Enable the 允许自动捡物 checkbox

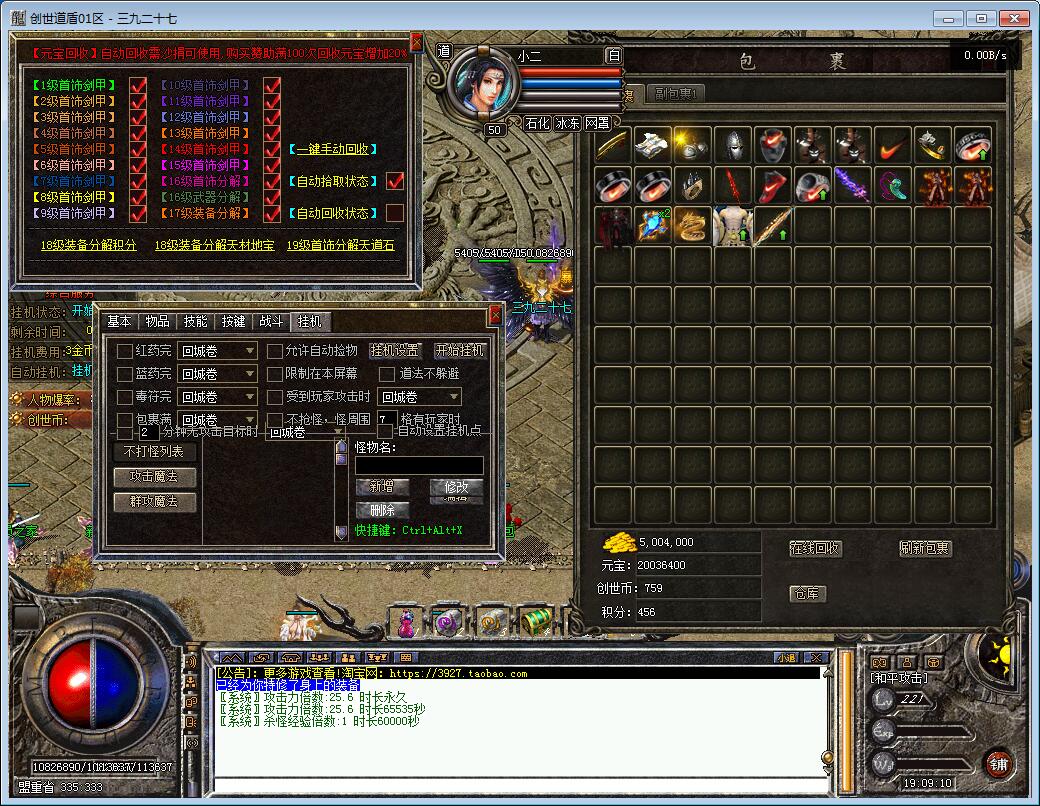(275, 351)
